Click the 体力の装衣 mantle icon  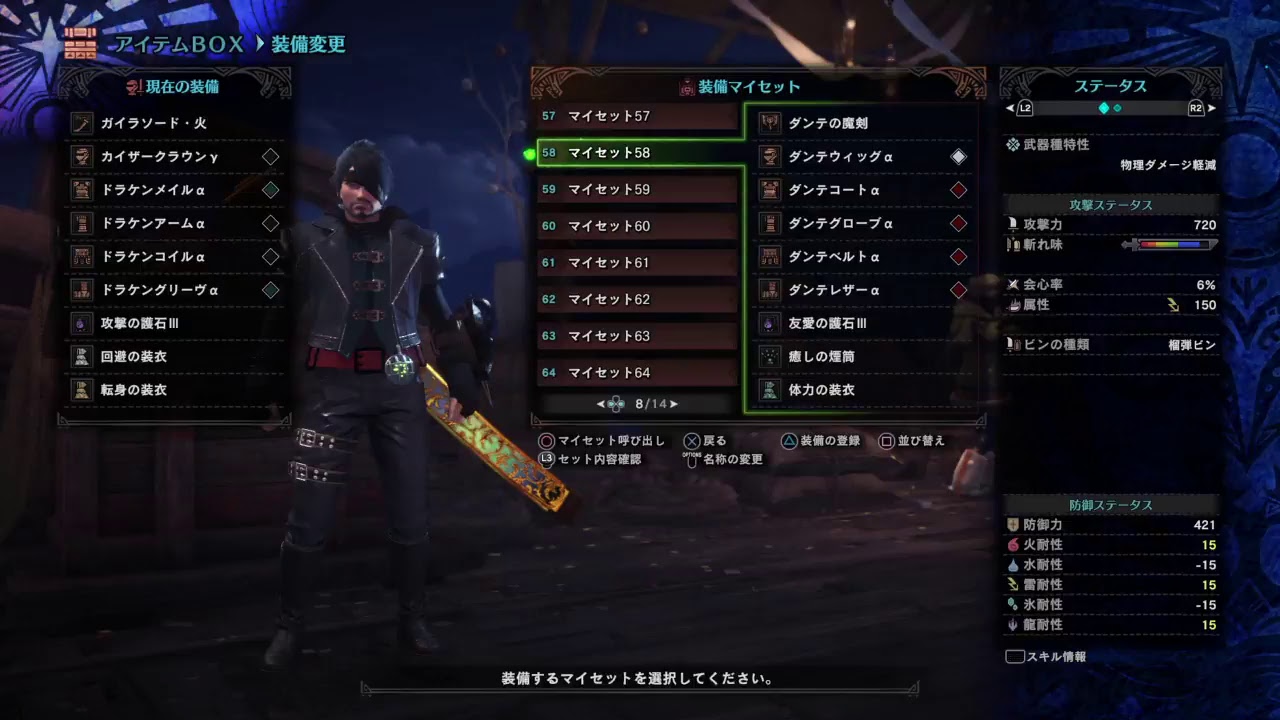point(770,390)
